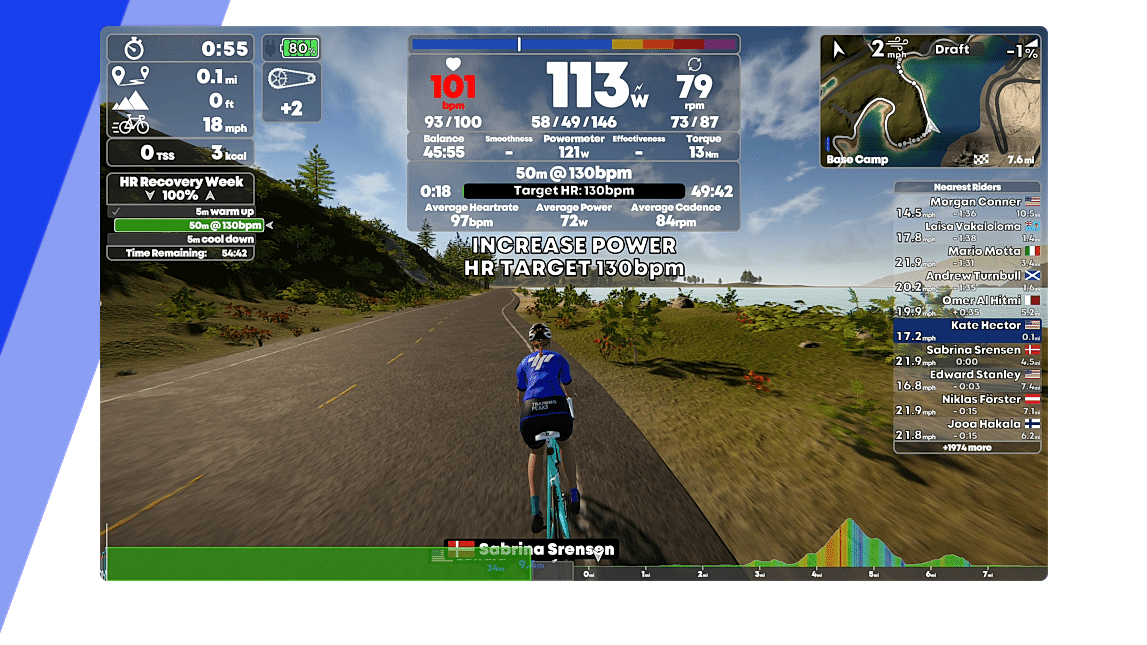Choose Edward Stanley from the rider list
Image resolution: width=1147 pixels, height=645 pixels.
coord(966,380)
